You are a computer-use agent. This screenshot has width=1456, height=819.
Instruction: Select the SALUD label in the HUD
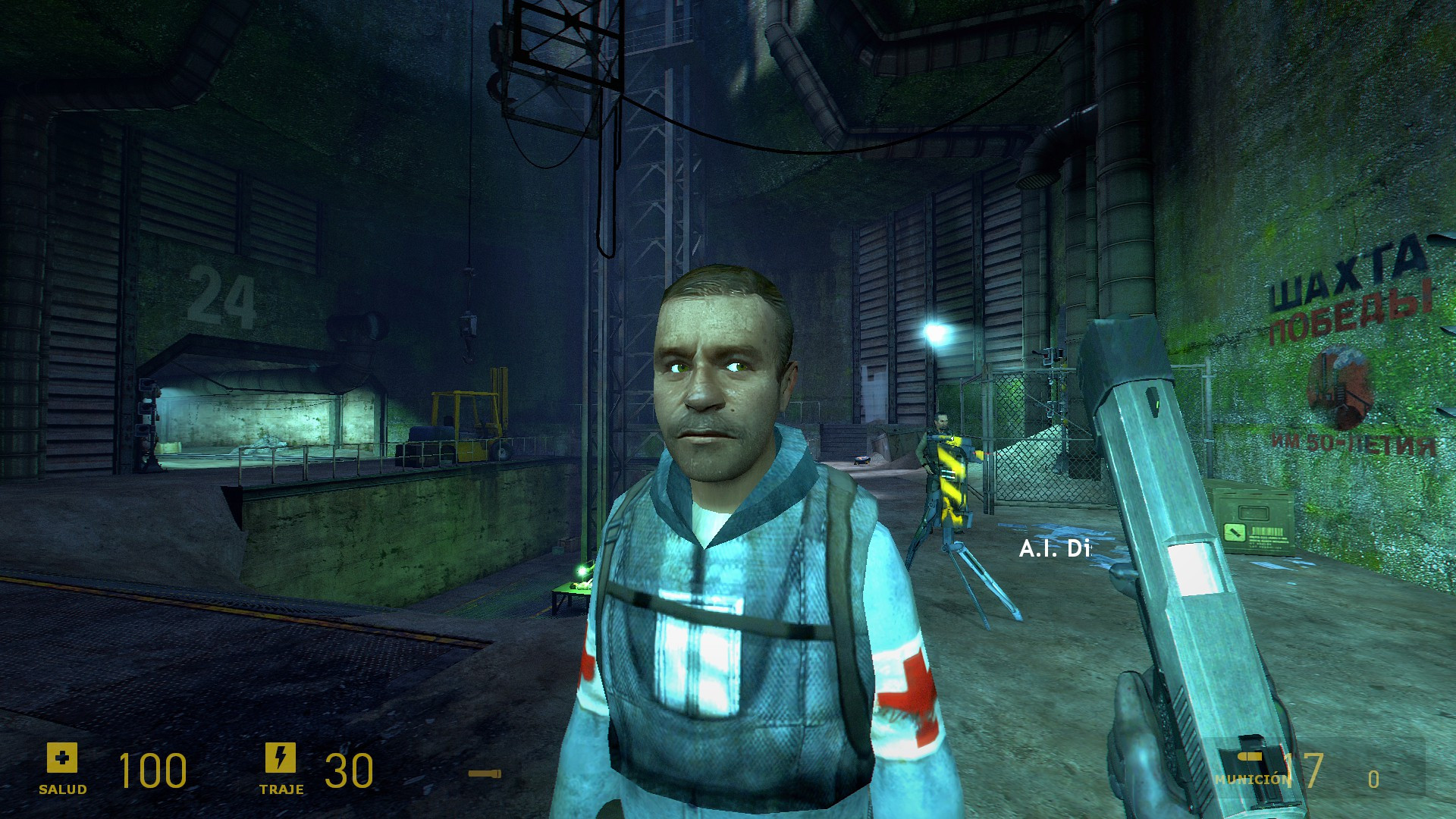[x=62, y=789]
